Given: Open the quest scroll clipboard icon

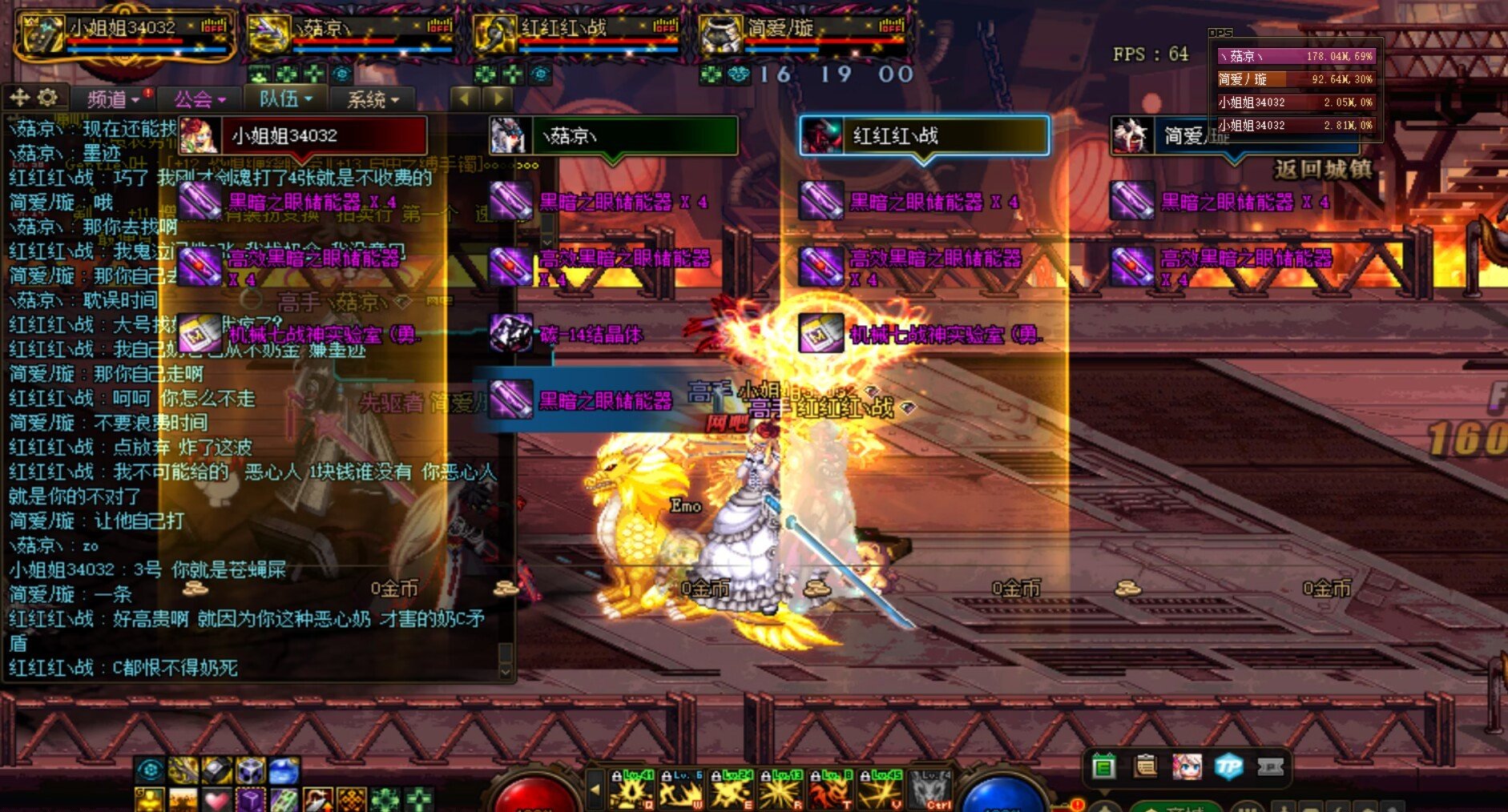Looking at the screenshot, I should tap(1145, 767).
